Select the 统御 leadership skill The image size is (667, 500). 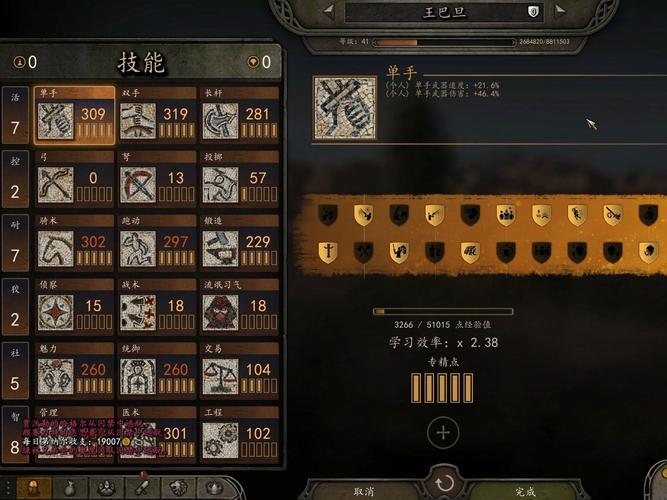(x=156, y=374)
